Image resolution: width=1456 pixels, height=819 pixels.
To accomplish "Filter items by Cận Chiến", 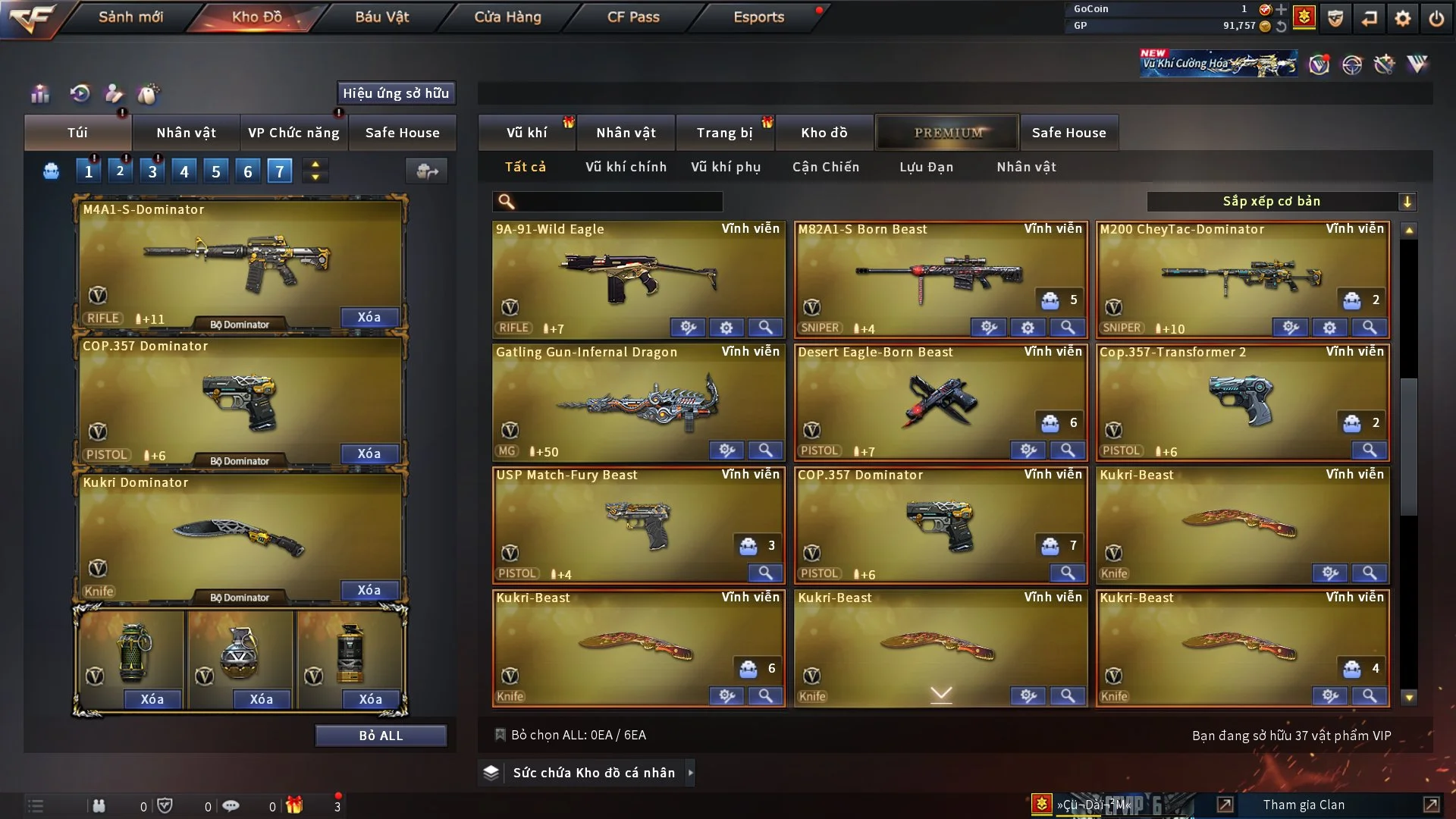I will 826,167.
